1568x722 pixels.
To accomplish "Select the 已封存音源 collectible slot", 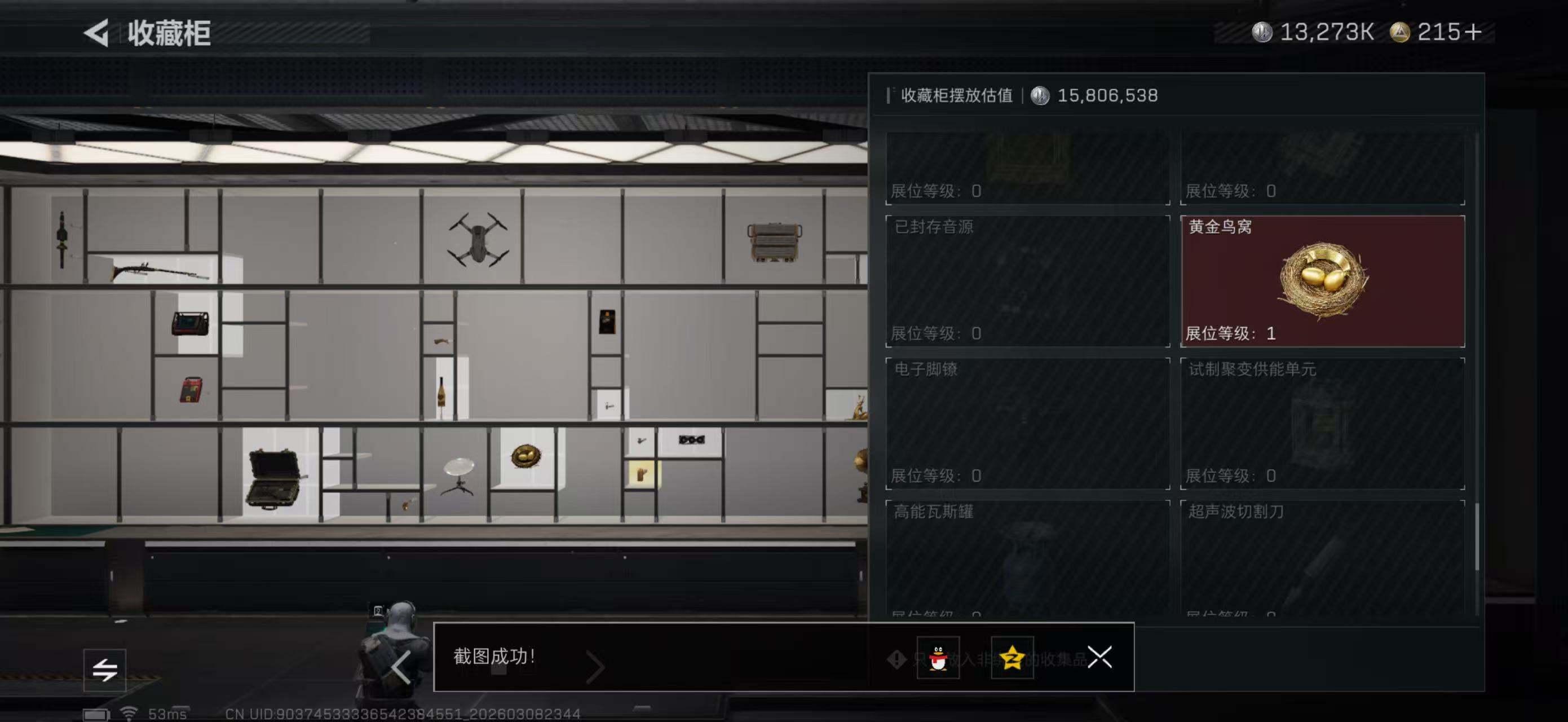I will [x=1026, y=280].
